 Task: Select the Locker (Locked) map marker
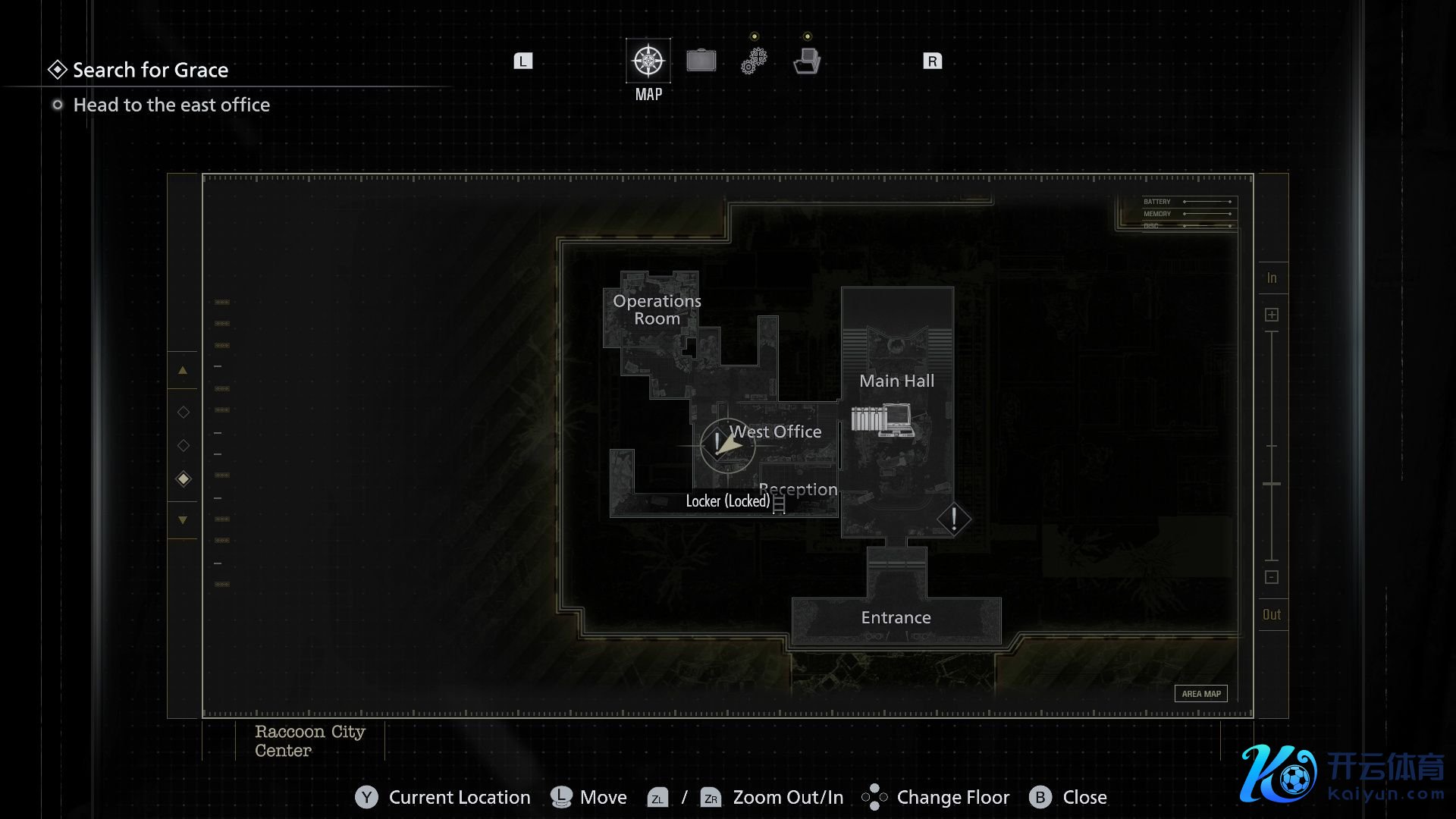779,503
